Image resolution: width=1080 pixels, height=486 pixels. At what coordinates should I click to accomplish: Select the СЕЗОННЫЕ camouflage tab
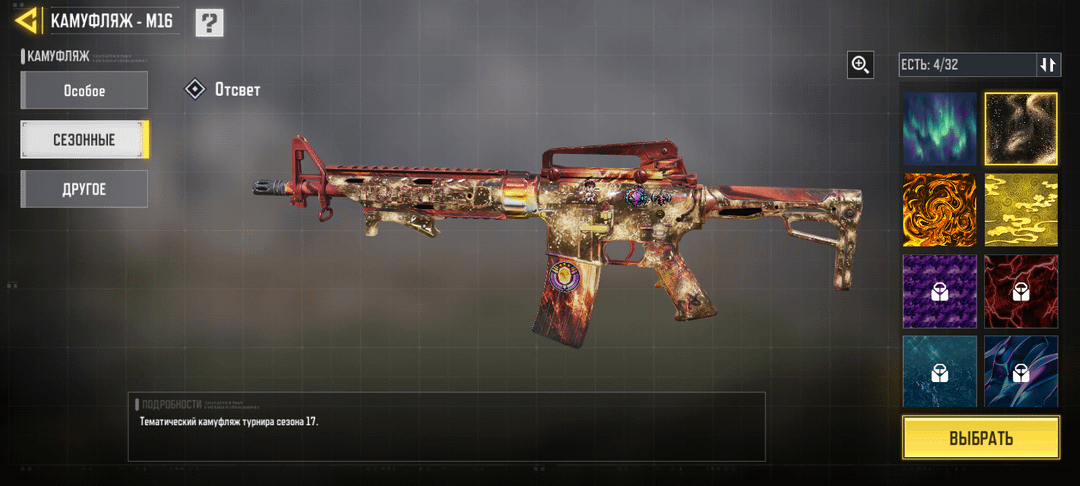(x=85, y=140)
